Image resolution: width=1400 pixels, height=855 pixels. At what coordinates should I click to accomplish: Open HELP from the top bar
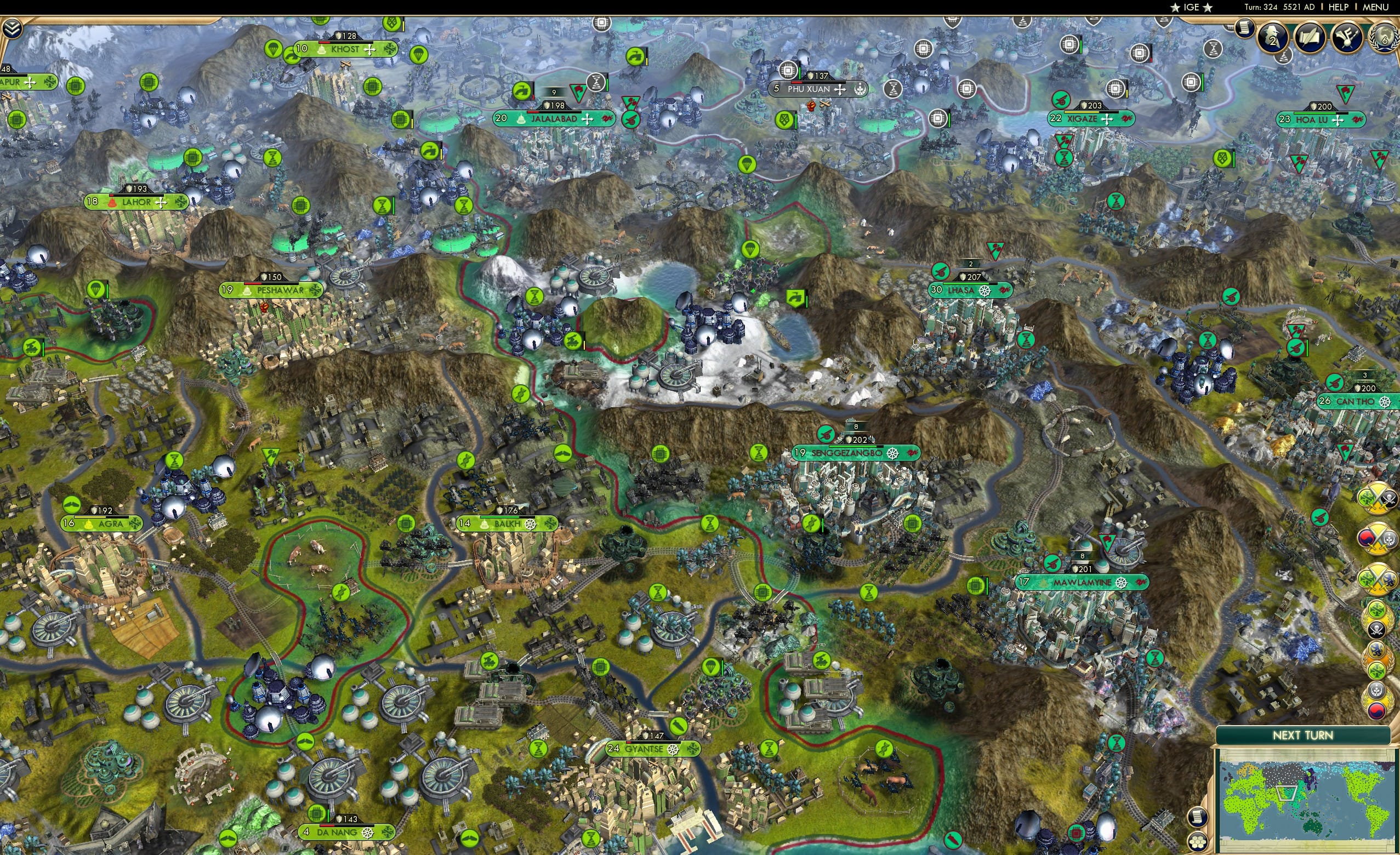tap(1339, 7)
